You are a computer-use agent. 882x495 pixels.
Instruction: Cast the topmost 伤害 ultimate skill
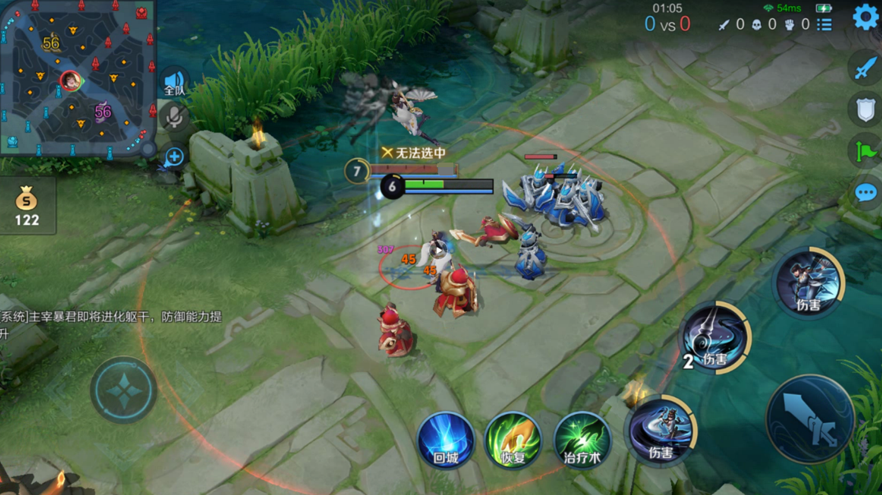click(x=808, y=281)
